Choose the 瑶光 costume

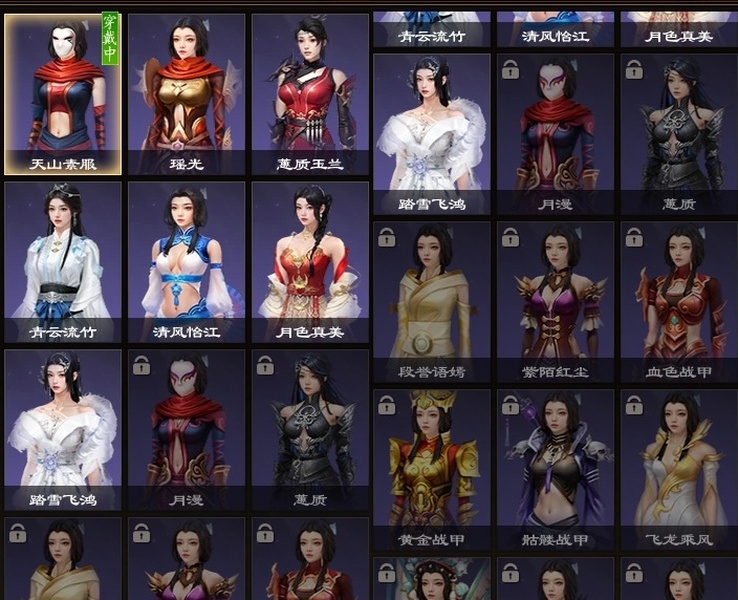tap(186, 94)
